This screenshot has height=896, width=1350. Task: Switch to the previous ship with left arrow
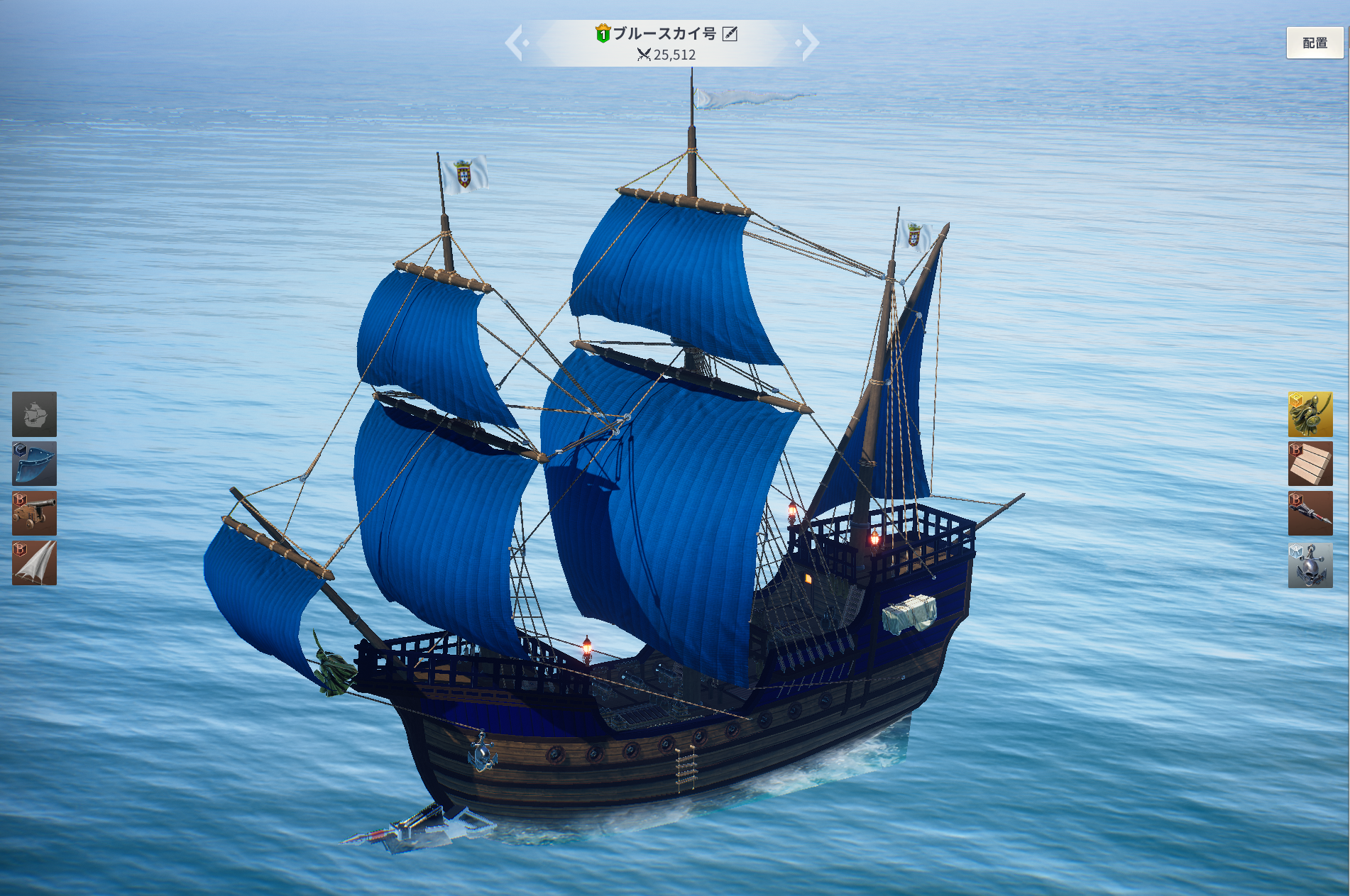[515, 43]
